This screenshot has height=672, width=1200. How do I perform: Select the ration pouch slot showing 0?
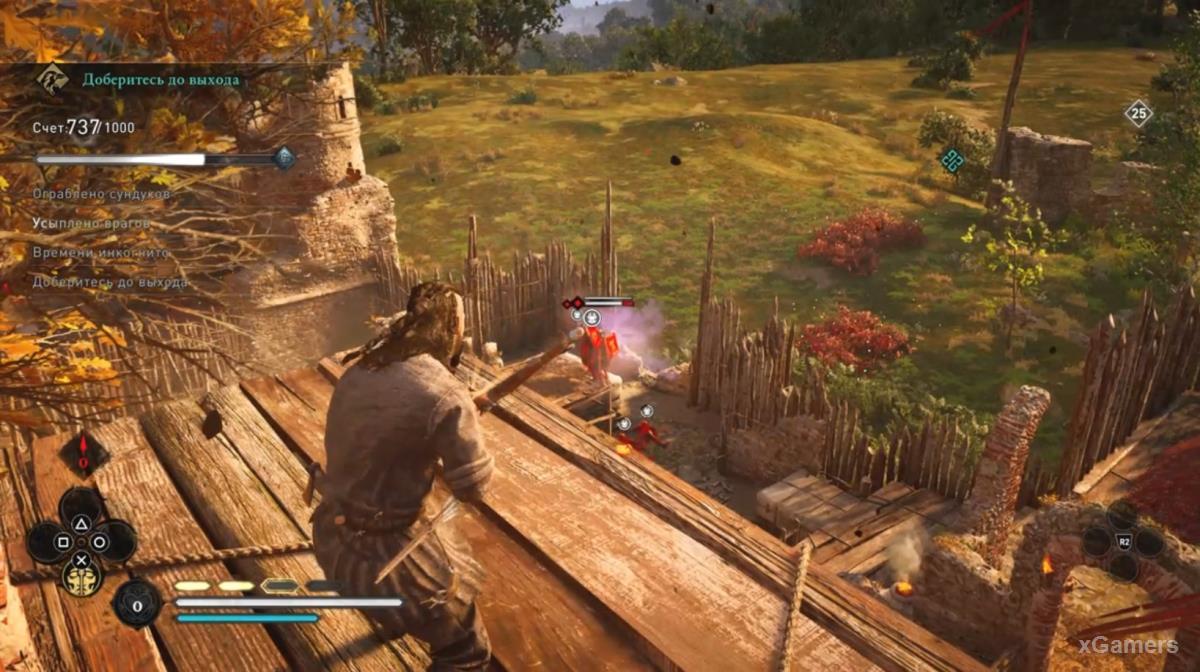[x=137, y=603]
